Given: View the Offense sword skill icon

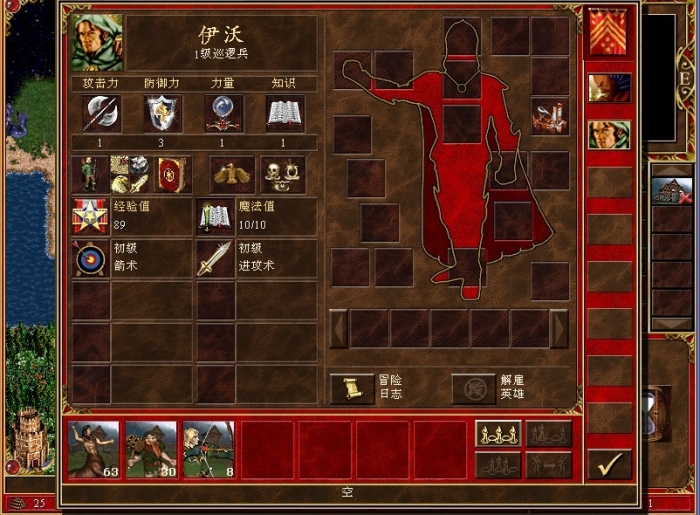Looking at the screenshot, I should click(x=215, y=259).
